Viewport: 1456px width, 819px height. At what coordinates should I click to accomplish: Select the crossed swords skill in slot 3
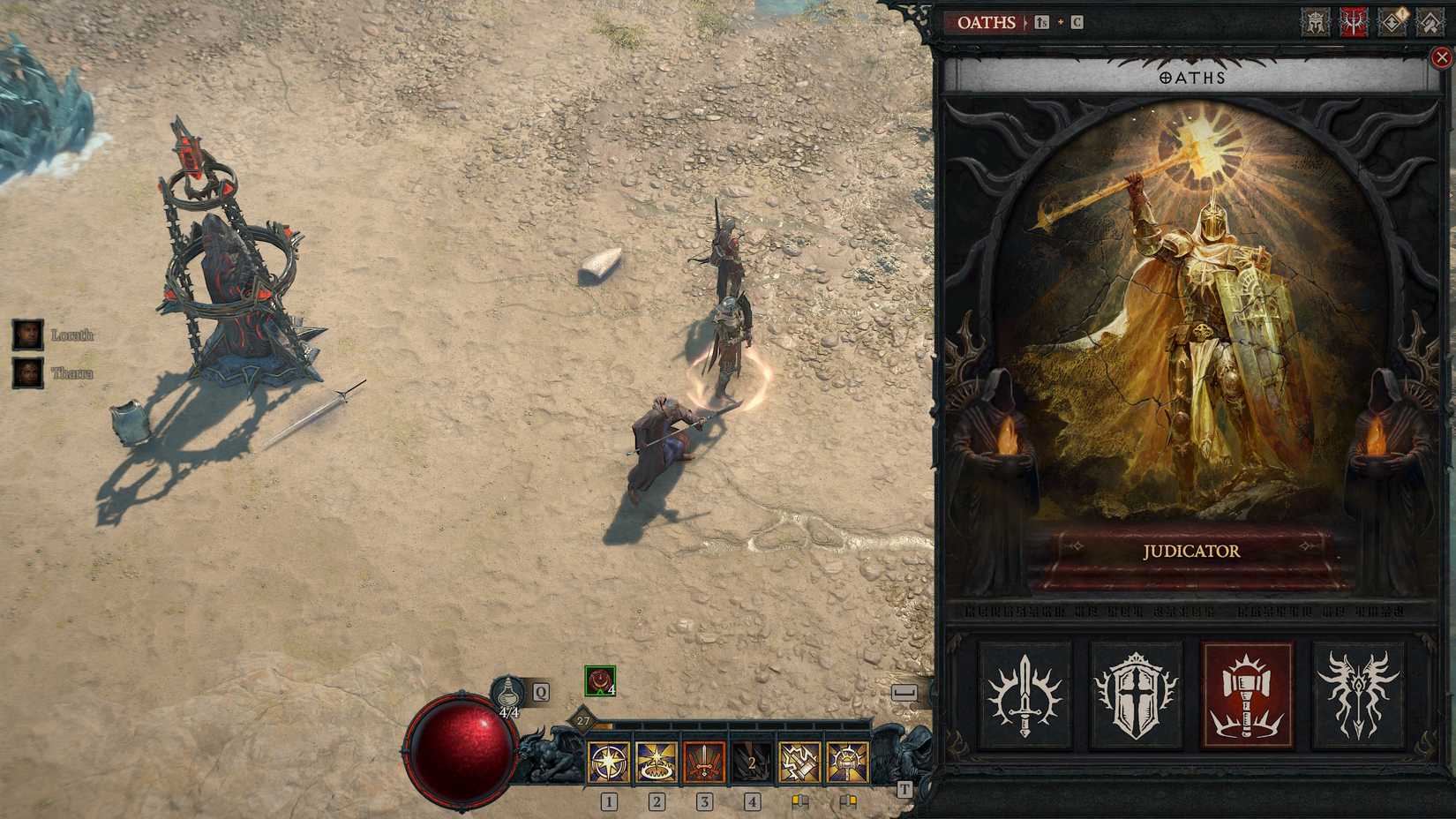(x=704, y=762)
